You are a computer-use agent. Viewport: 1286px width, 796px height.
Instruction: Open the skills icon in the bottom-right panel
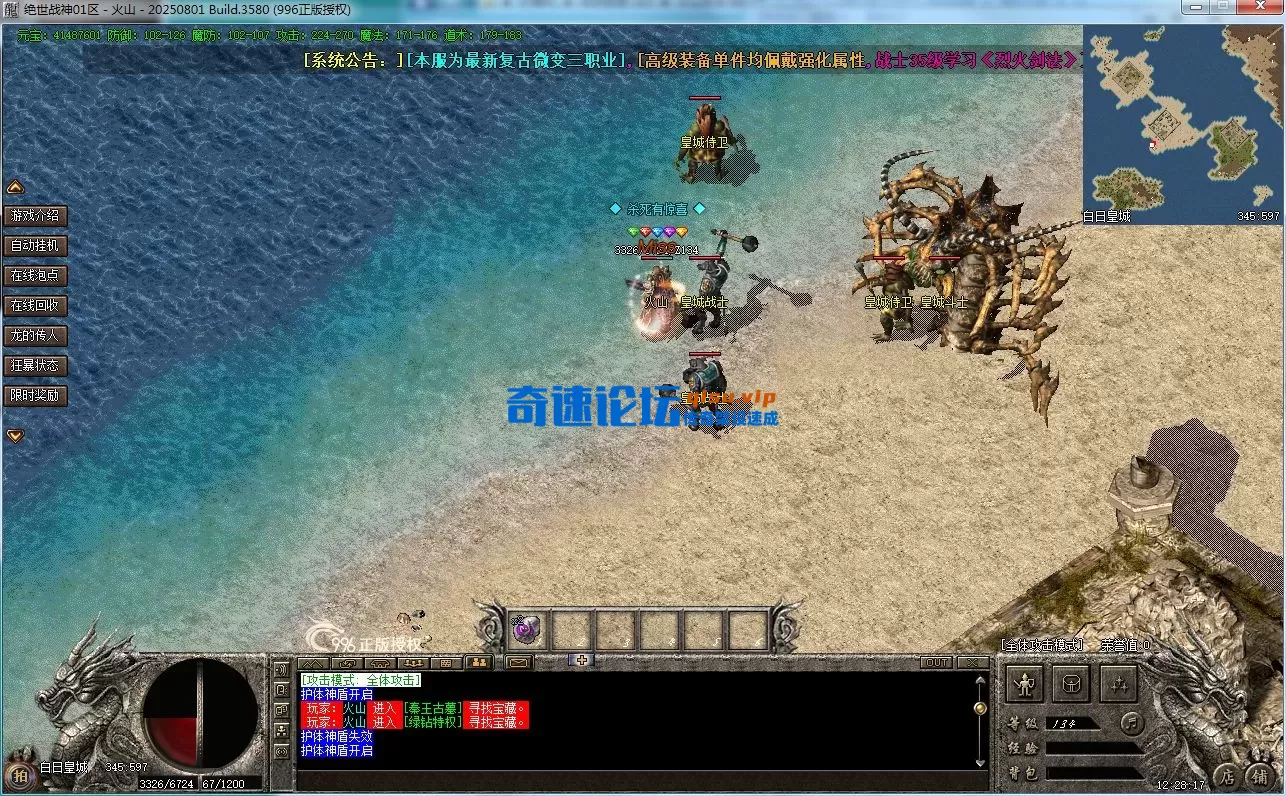1118,685
